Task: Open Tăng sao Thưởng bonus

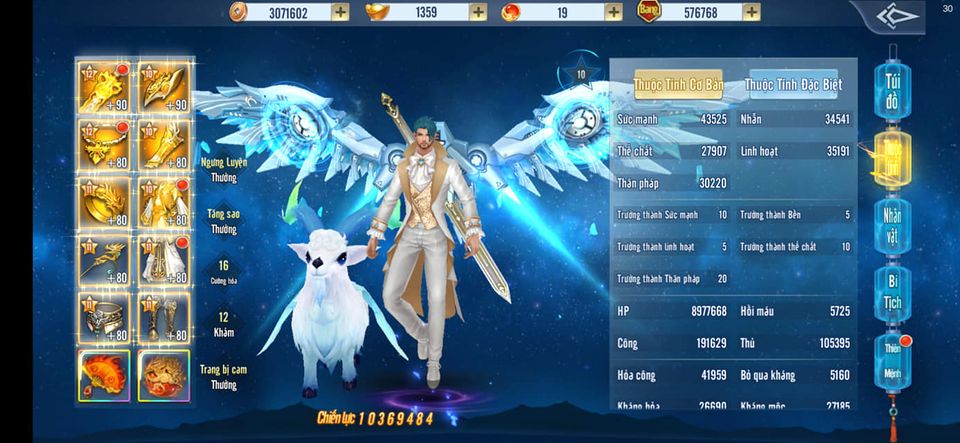Action: click(x=224, y=221)
